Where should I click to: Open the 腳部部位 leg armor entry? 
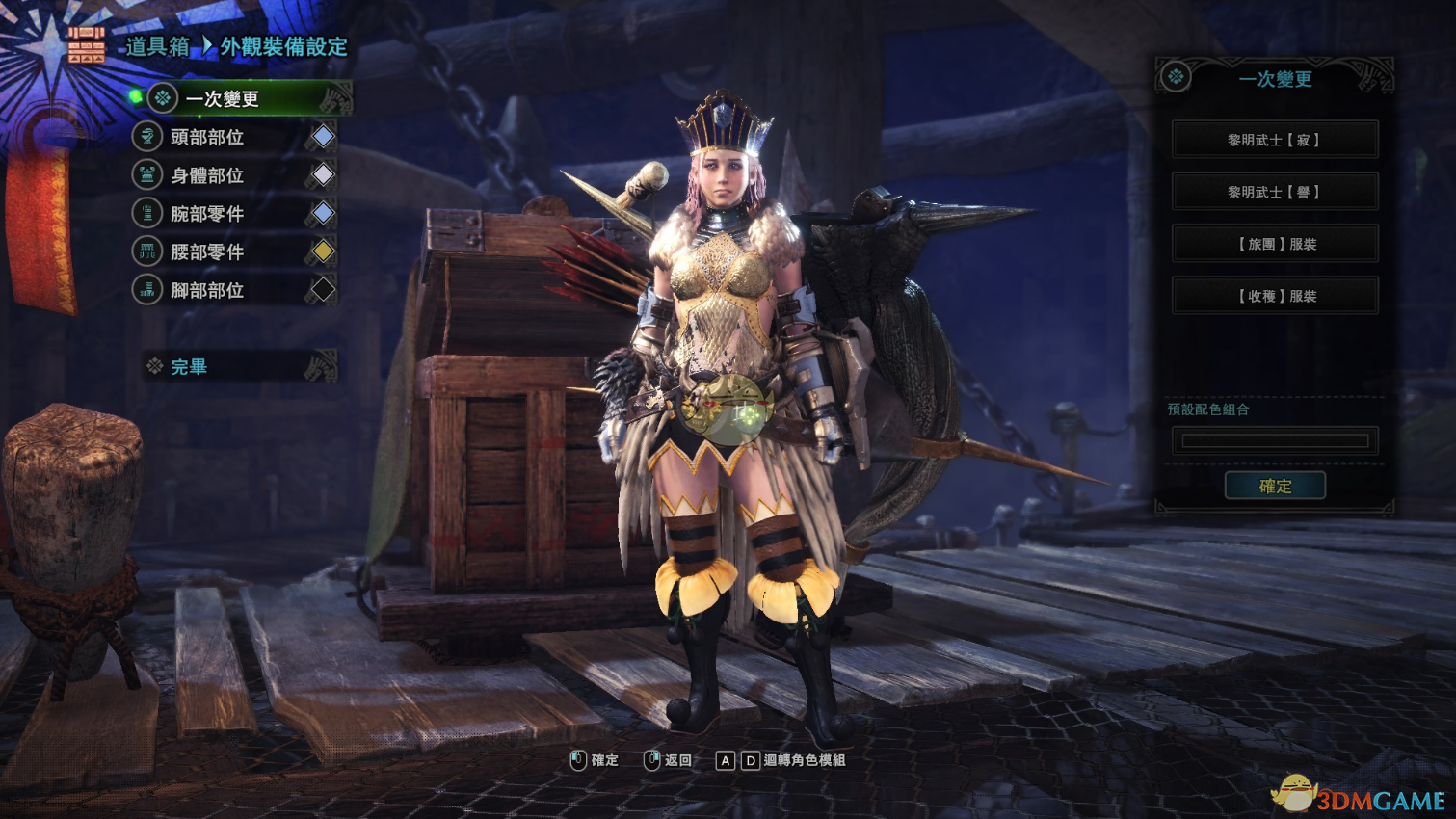pyautogui.click(x=207, y=290)
